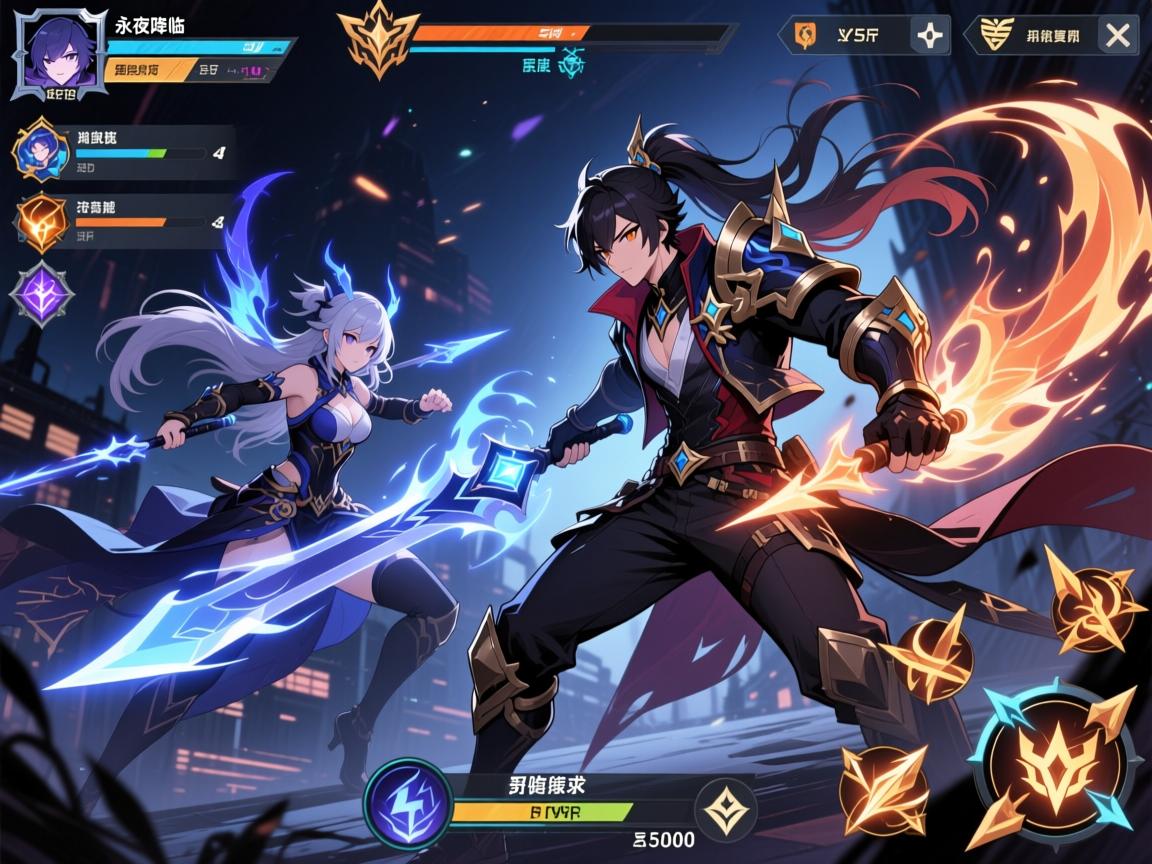Activate the blue lightning bolt skill
This screenshot has height=864, width=1152.
click(406, 805)
